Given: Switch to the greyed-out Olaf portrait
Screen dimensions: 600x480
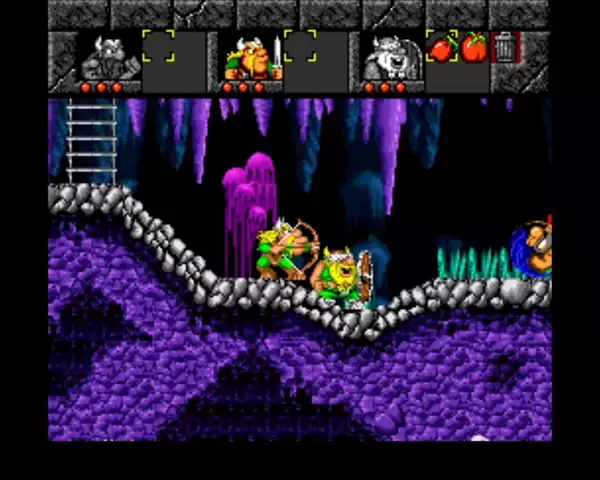Looking at the screenshot, I should coord(391,58).
